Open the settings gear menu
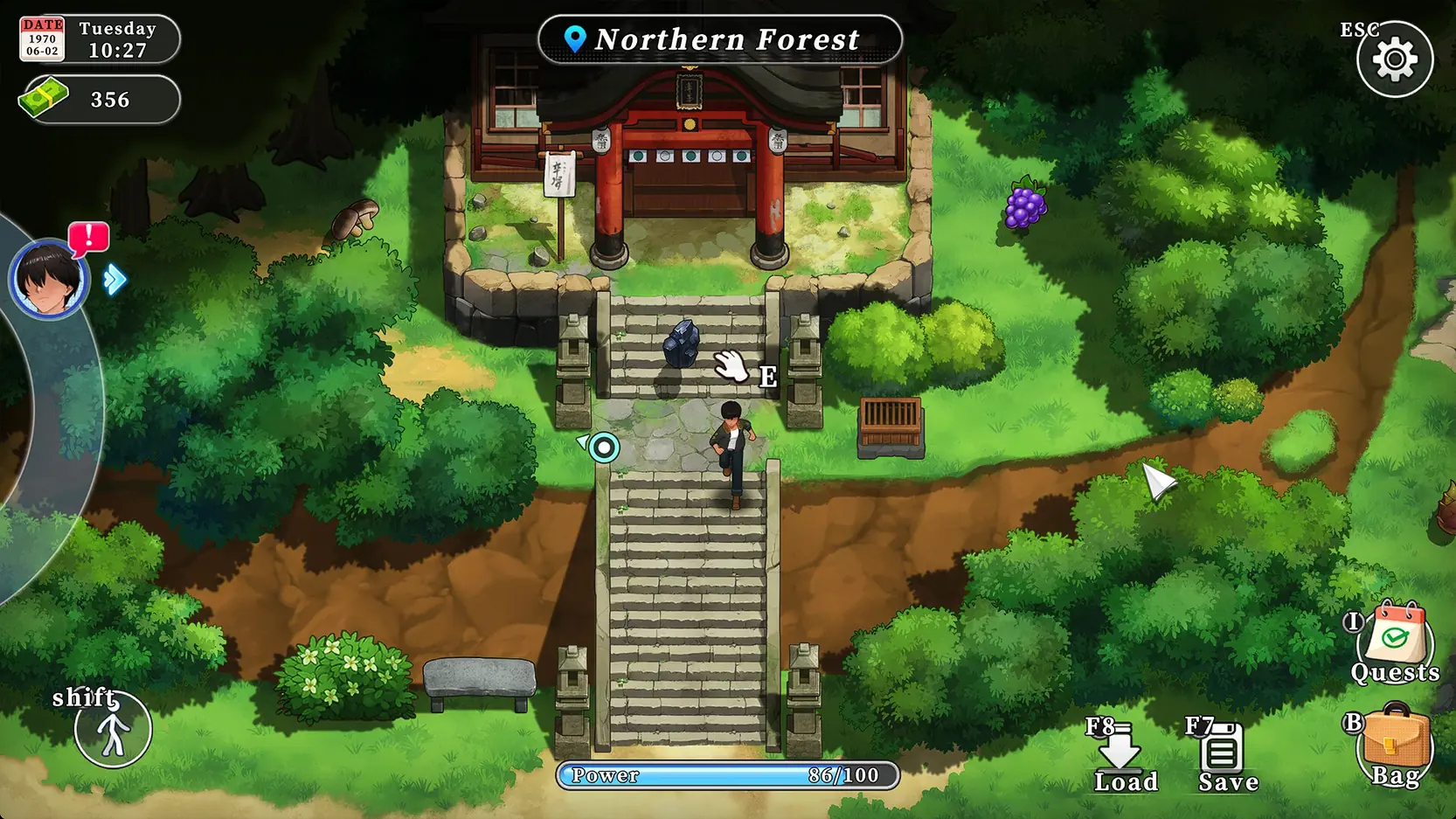 pyautogui.click(x=1395, y=59)
